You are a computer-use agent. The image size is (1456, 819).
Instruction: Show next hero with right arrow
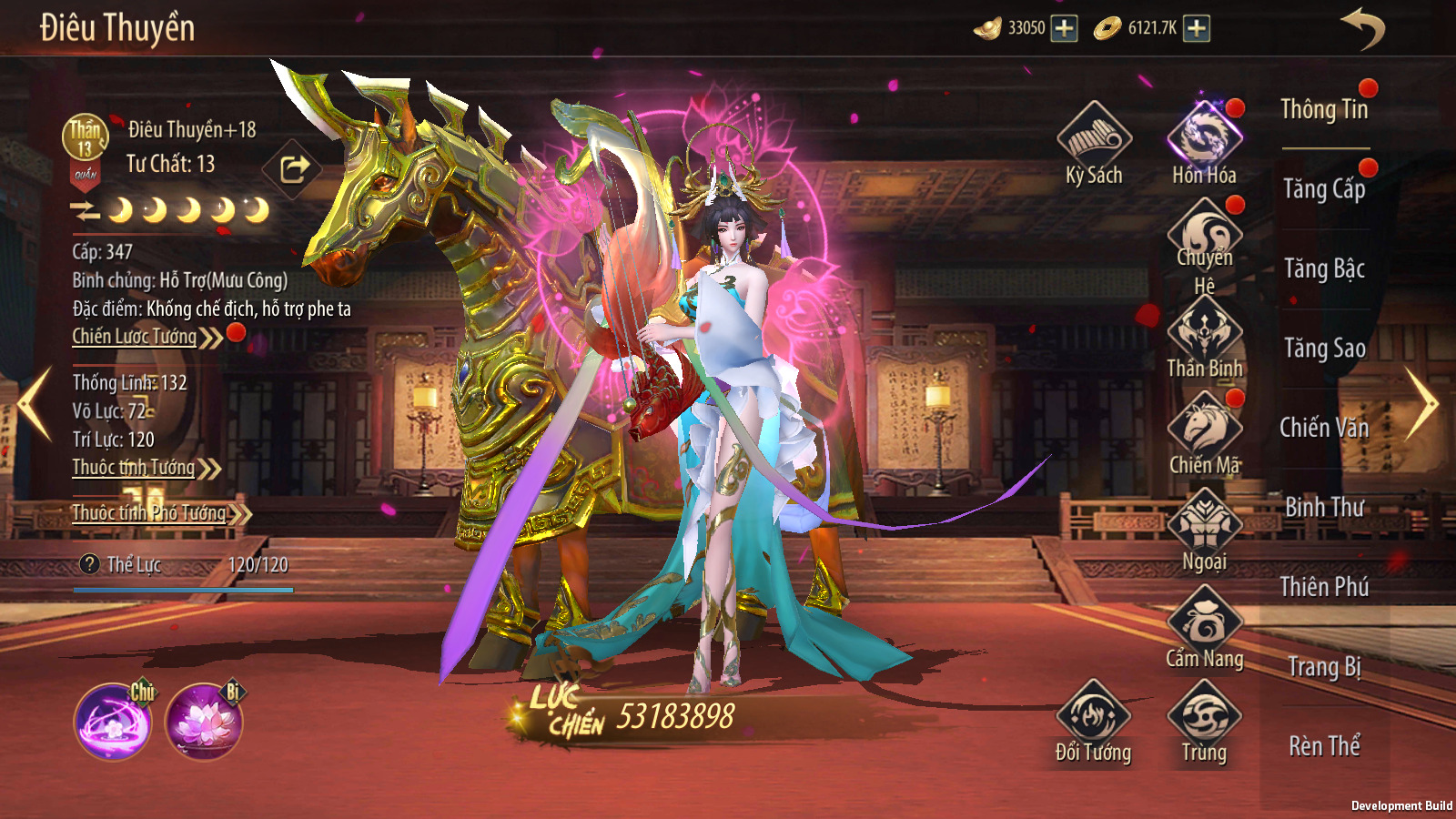pyautogui.click(x=1421, y=403)
